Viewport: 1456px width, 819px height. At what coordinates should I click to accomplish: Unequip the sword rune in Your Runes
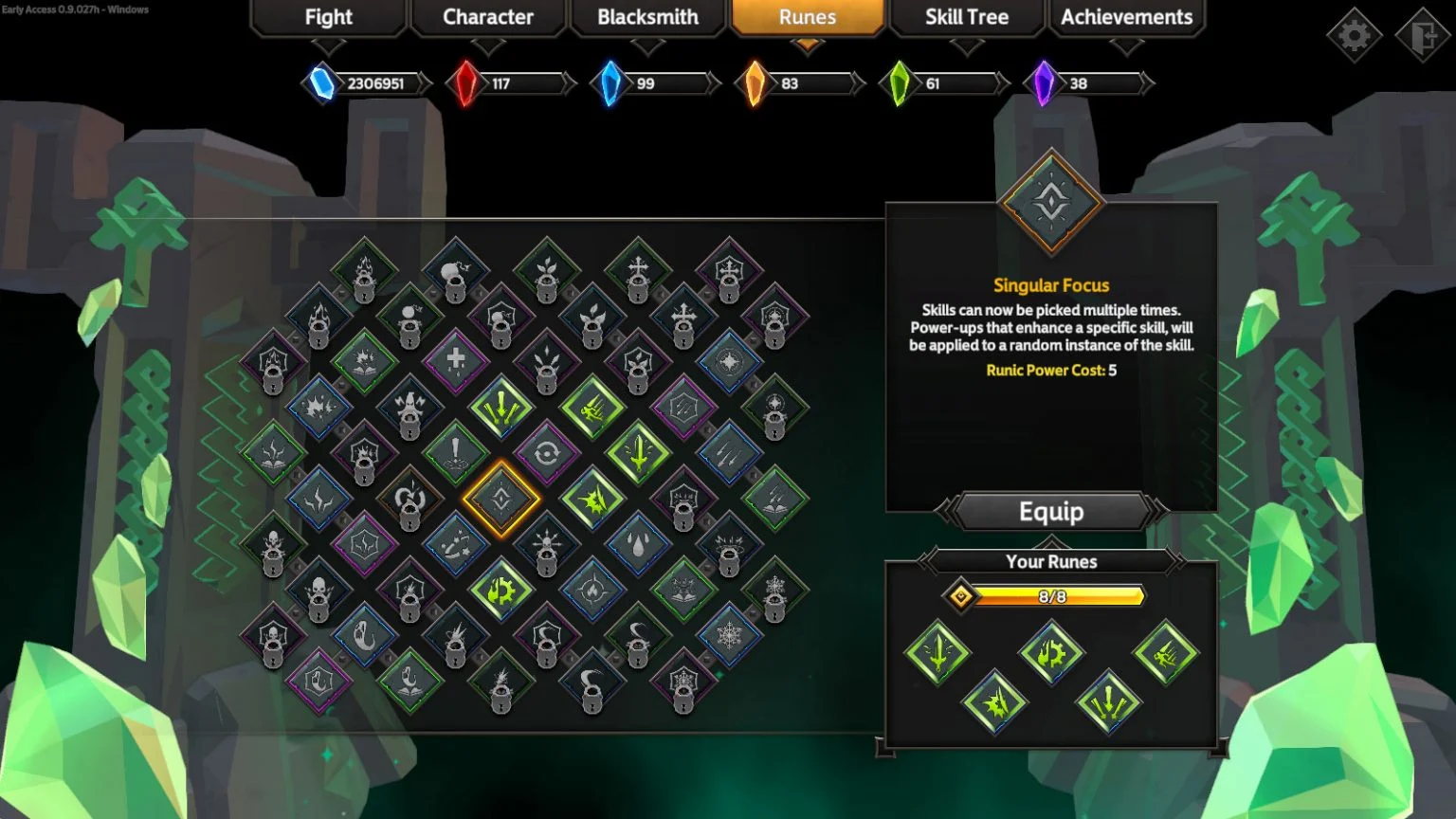point(936,653)
